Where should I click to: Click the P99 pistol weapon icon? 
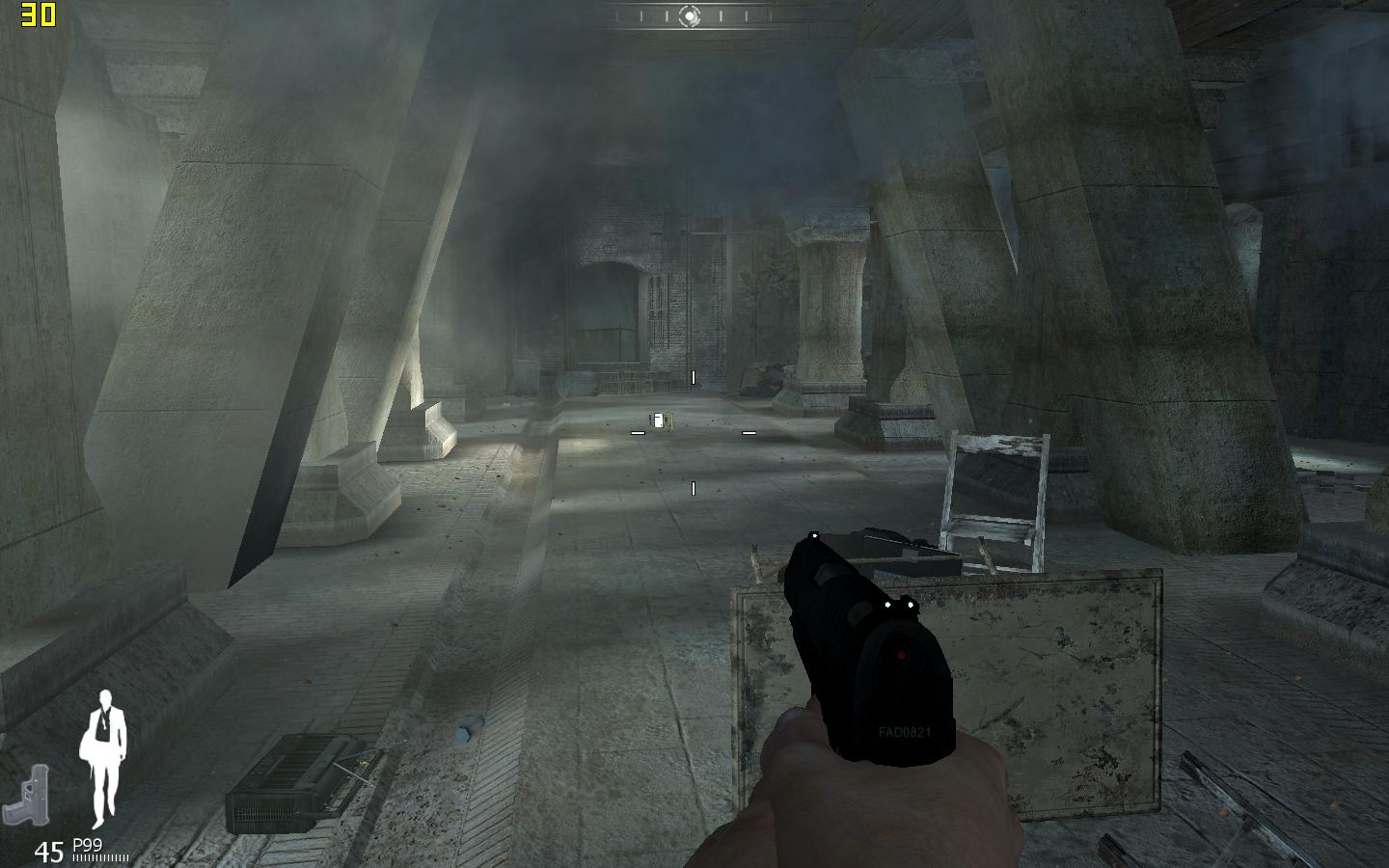click(x=27, y=796)
